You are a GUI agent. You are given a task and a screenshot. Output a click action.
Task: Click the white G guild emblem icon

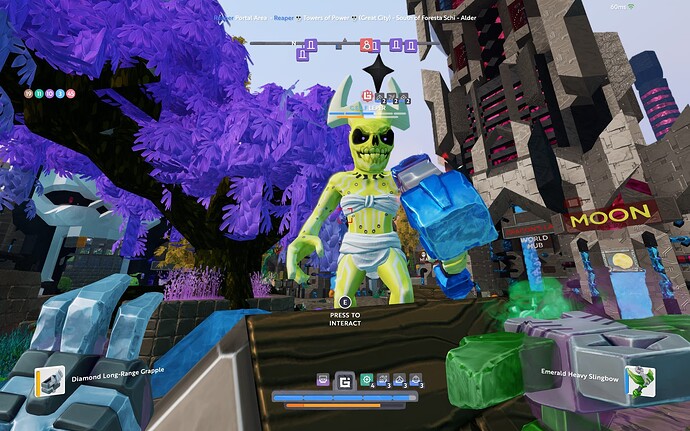pos(344,381)
